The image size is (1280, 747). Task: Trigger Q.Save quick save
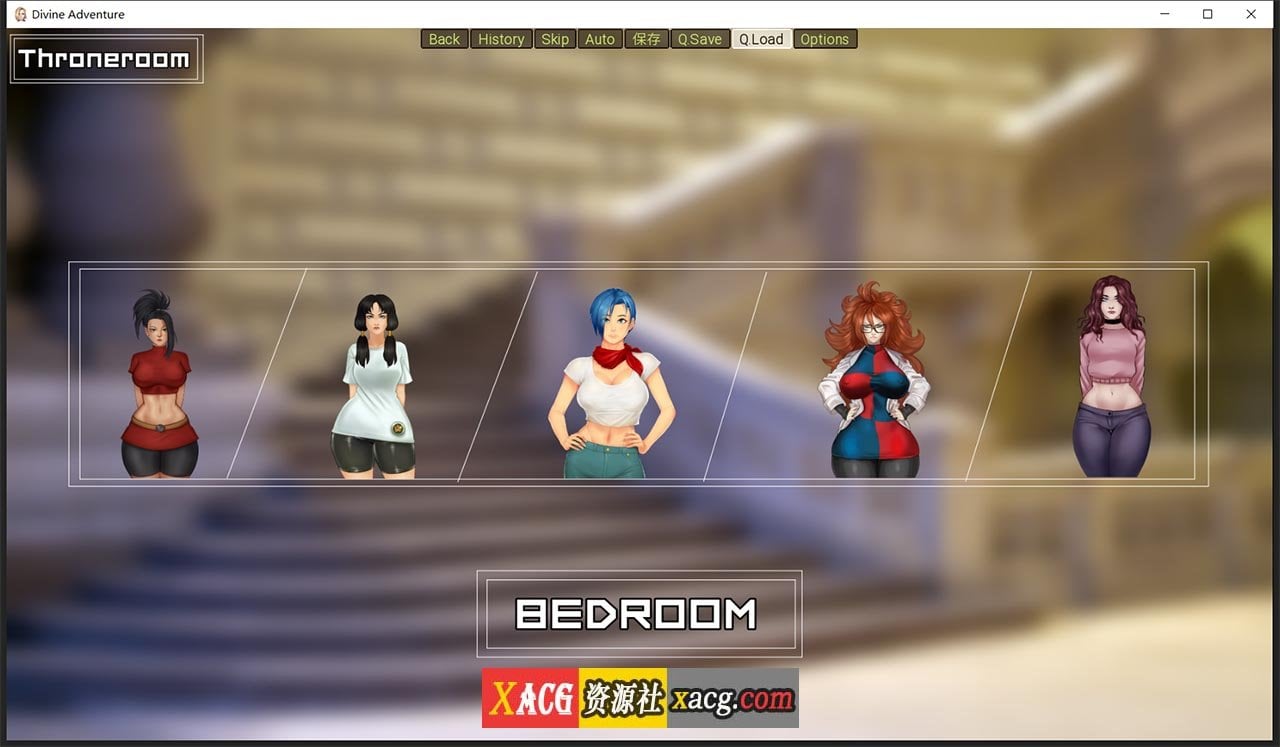pos(700,39)
